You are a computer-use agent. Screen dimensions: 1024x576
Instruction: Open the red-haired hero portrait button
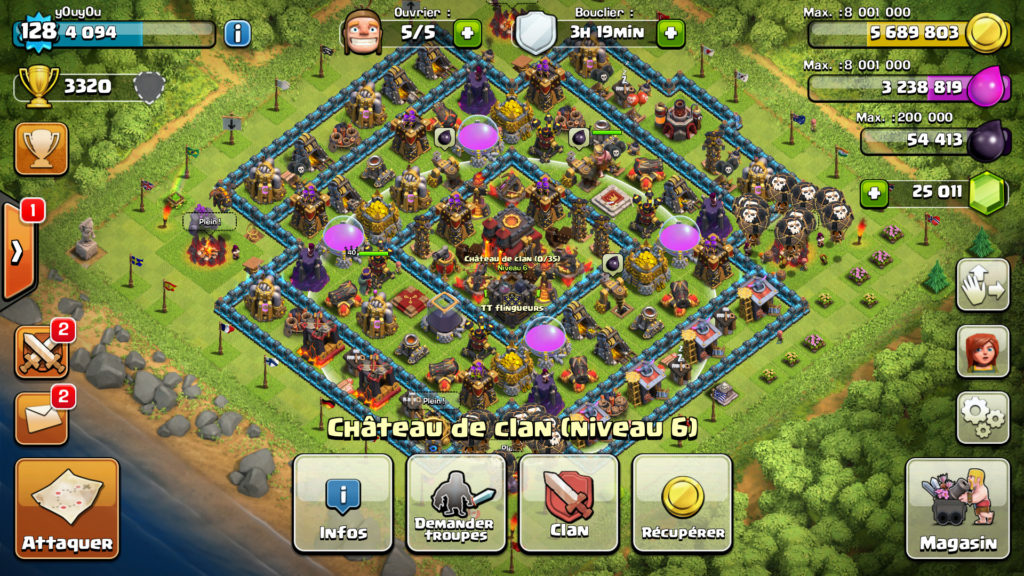point(982,351)
